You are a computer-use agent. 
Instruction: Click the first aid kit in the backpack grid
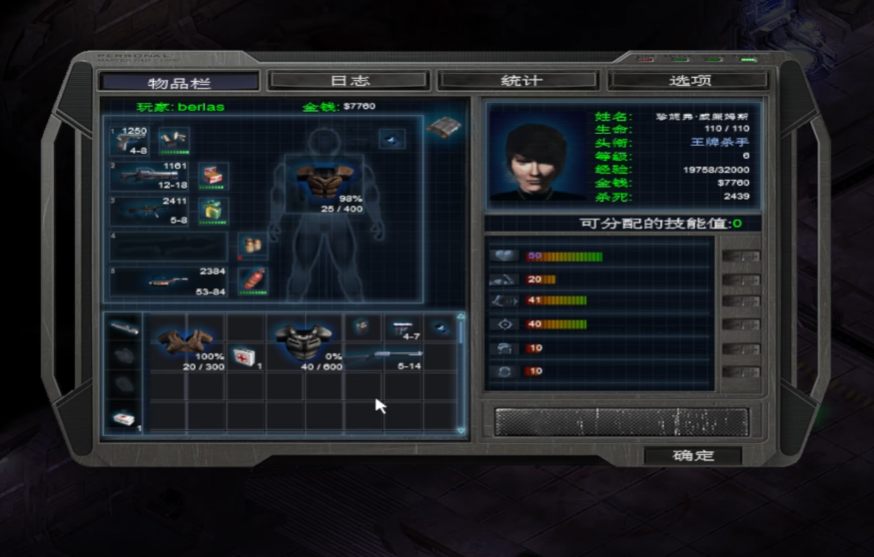(243, 356)
